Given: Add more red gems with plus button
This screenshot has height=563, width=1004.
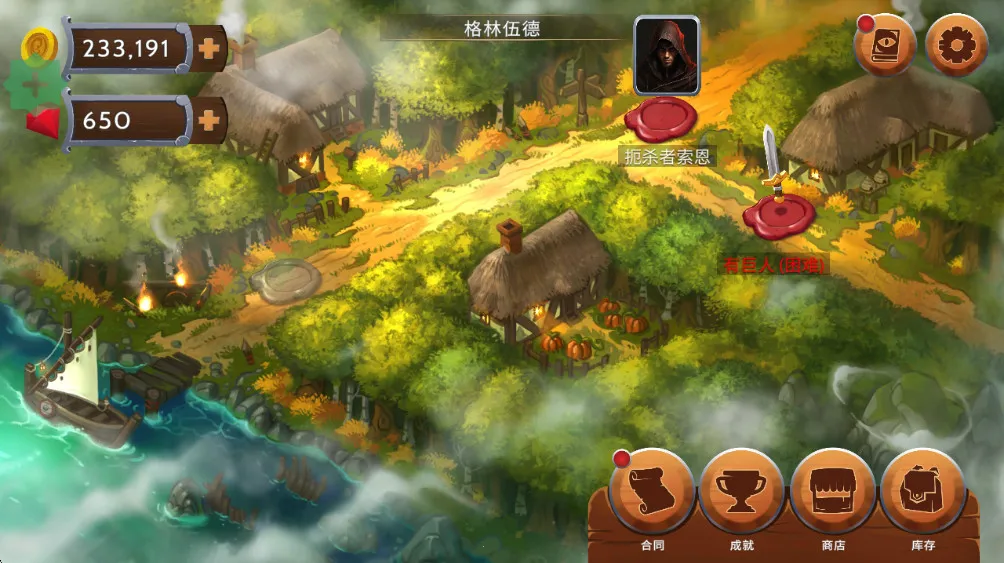Looking at the screenshot, I should (209, 121).
